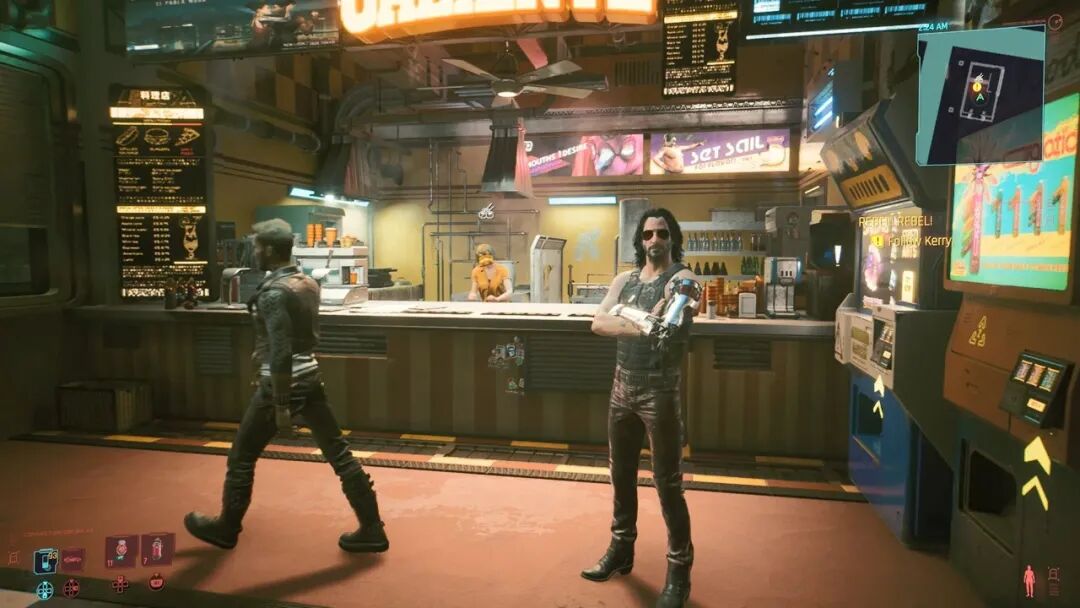Click the circular arrow icon above the minimap
The height and width of the screenshot is (608, 1080).
coord(1055,22)
